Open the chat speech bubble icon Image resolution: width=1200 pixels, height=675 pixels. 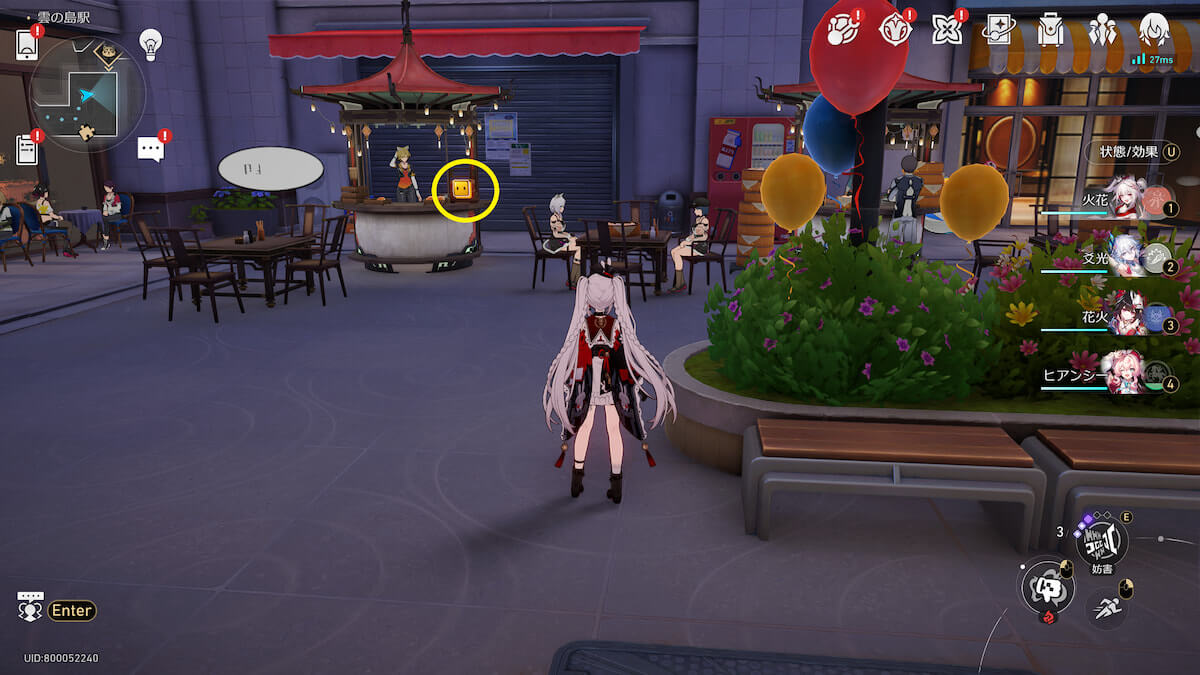point(150,150)
